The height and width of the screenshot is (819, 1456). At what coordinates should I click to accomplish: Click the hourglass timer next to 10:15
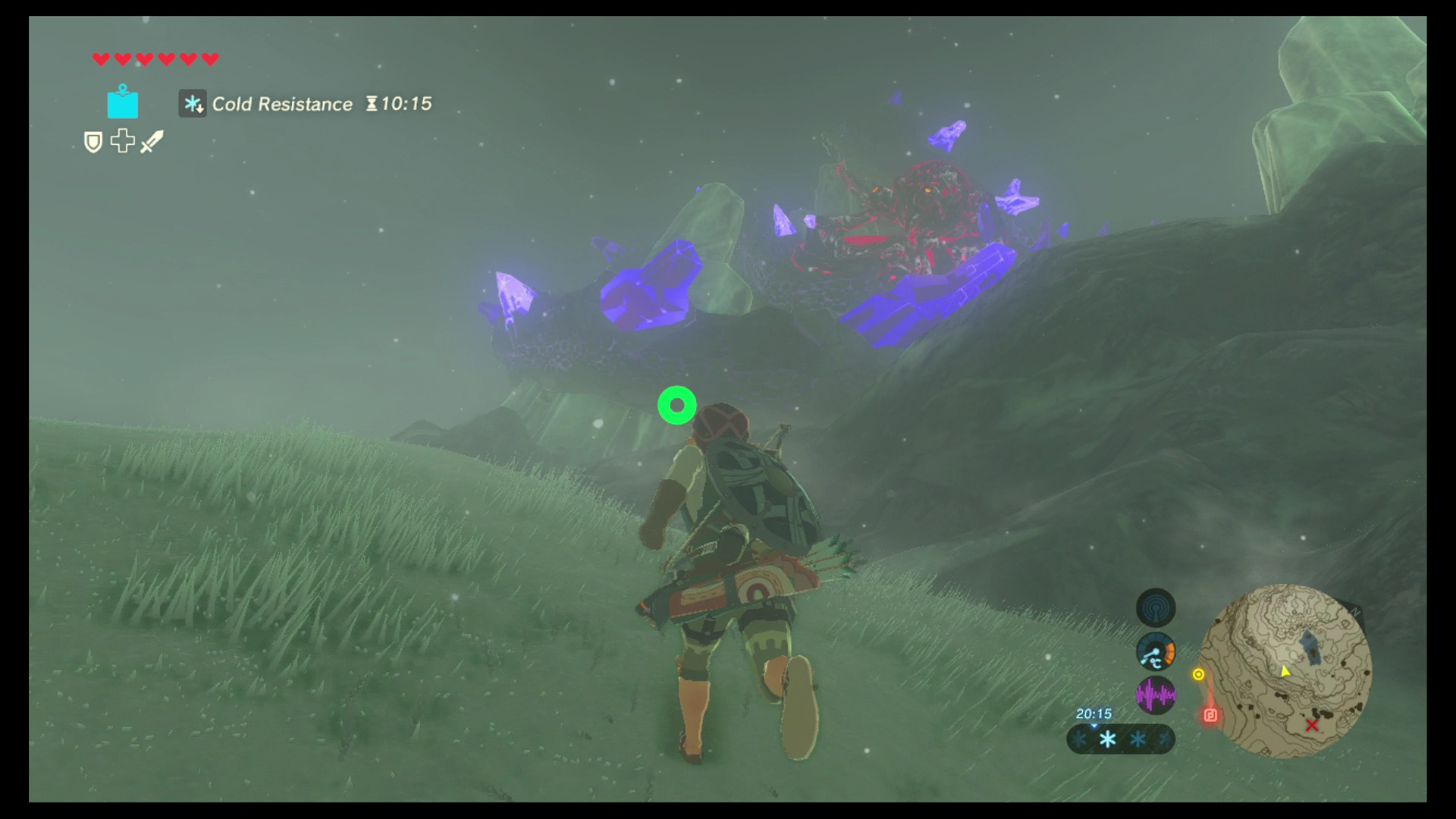(372, 105)
